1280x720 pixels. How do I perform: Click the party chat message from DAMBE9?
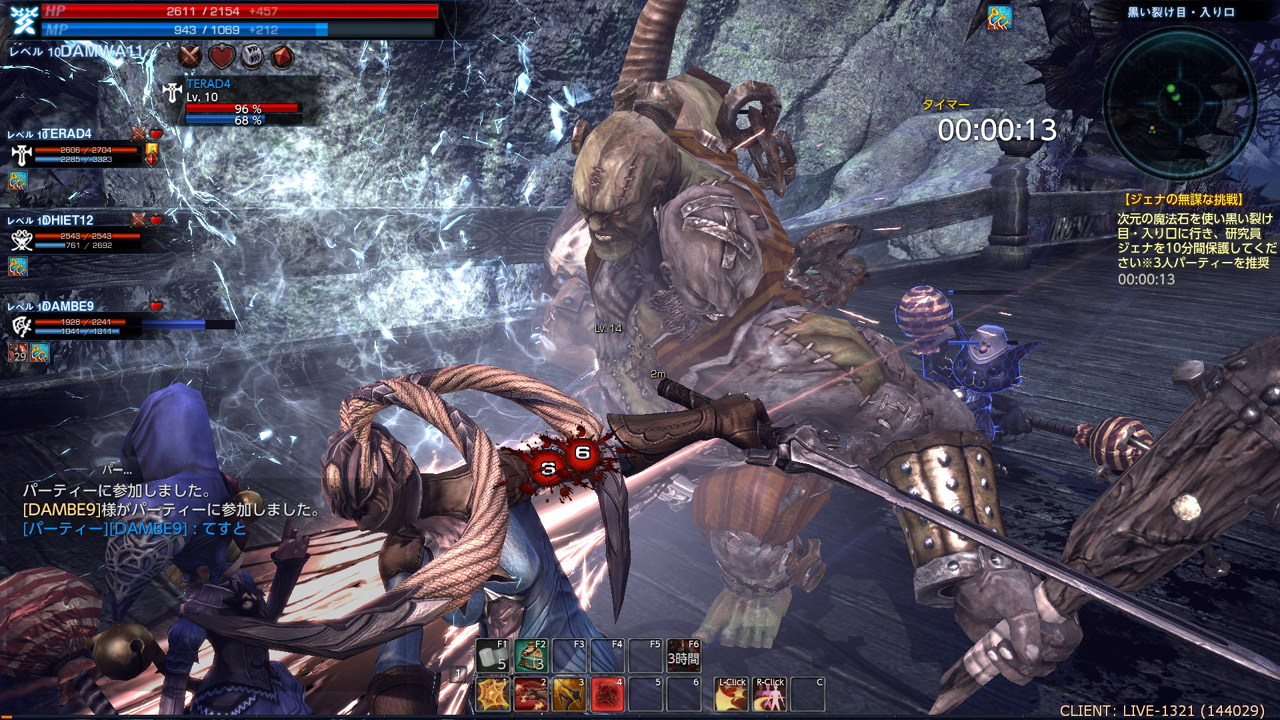click(134, 528)
